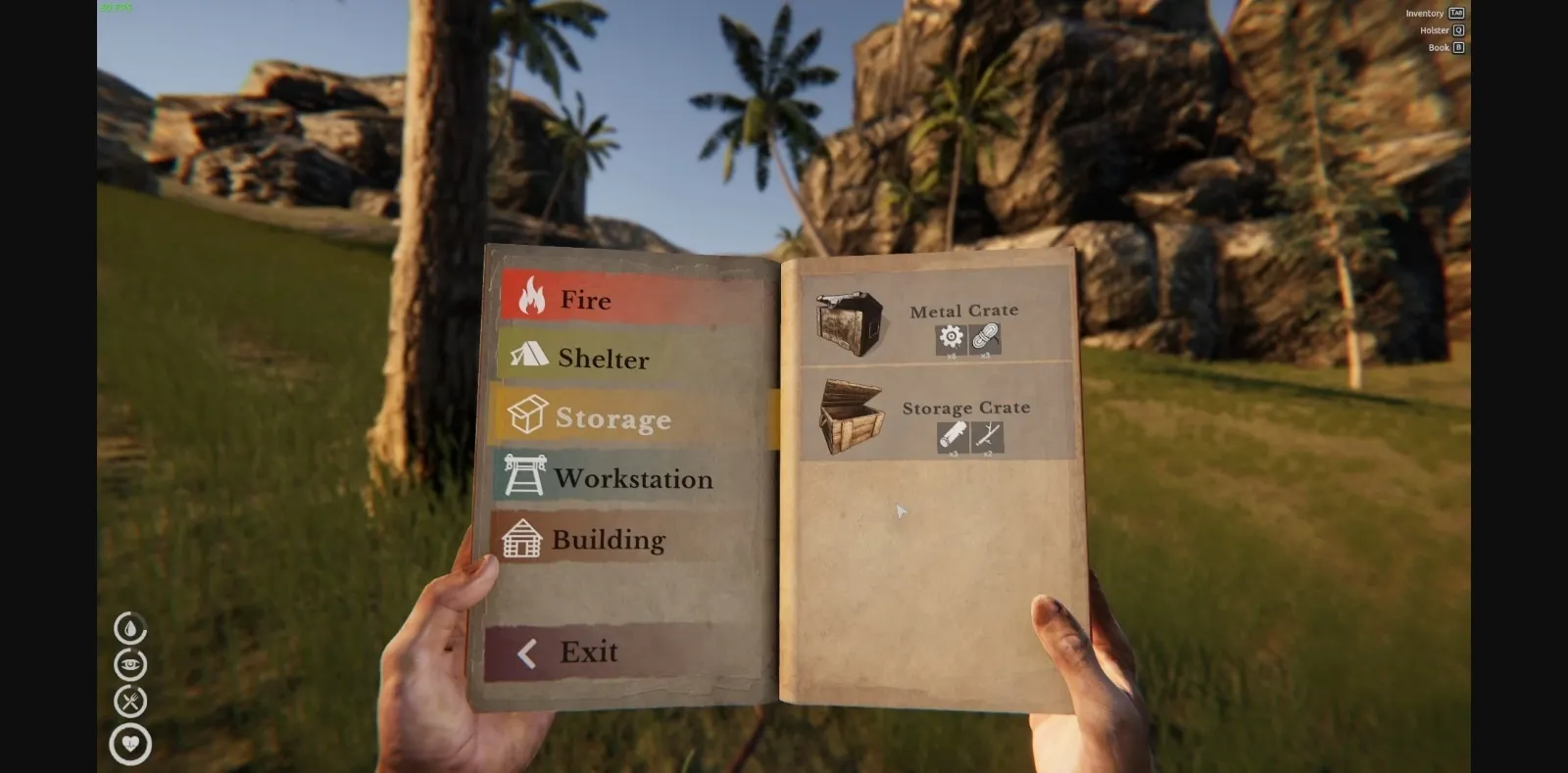1568x773 pixels.
Task: Switch to the Building crafting tab
Action: click(x=606, y=540)
